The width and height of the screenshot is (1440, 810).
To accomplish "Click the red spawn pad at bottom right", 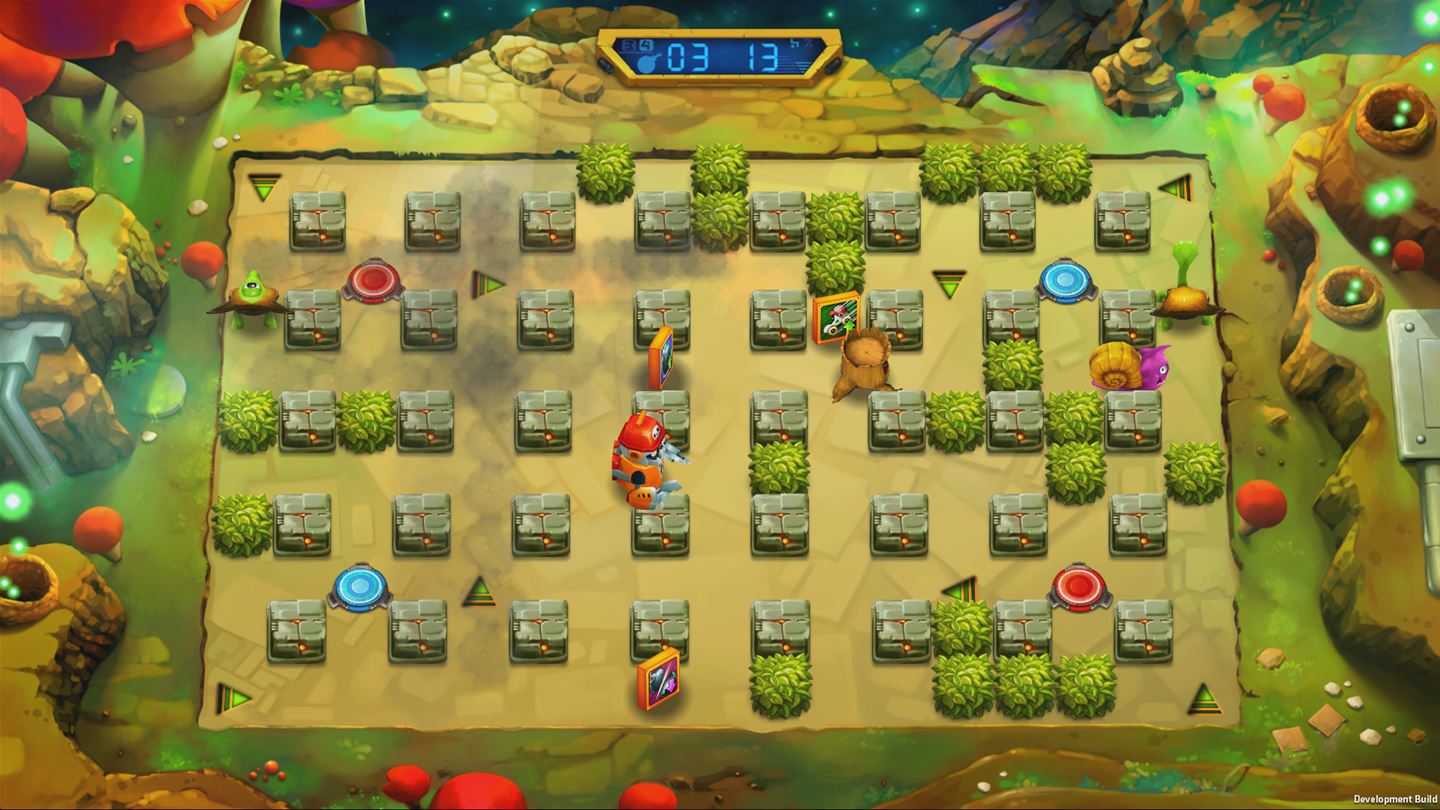I will (x=1078, y=585).
